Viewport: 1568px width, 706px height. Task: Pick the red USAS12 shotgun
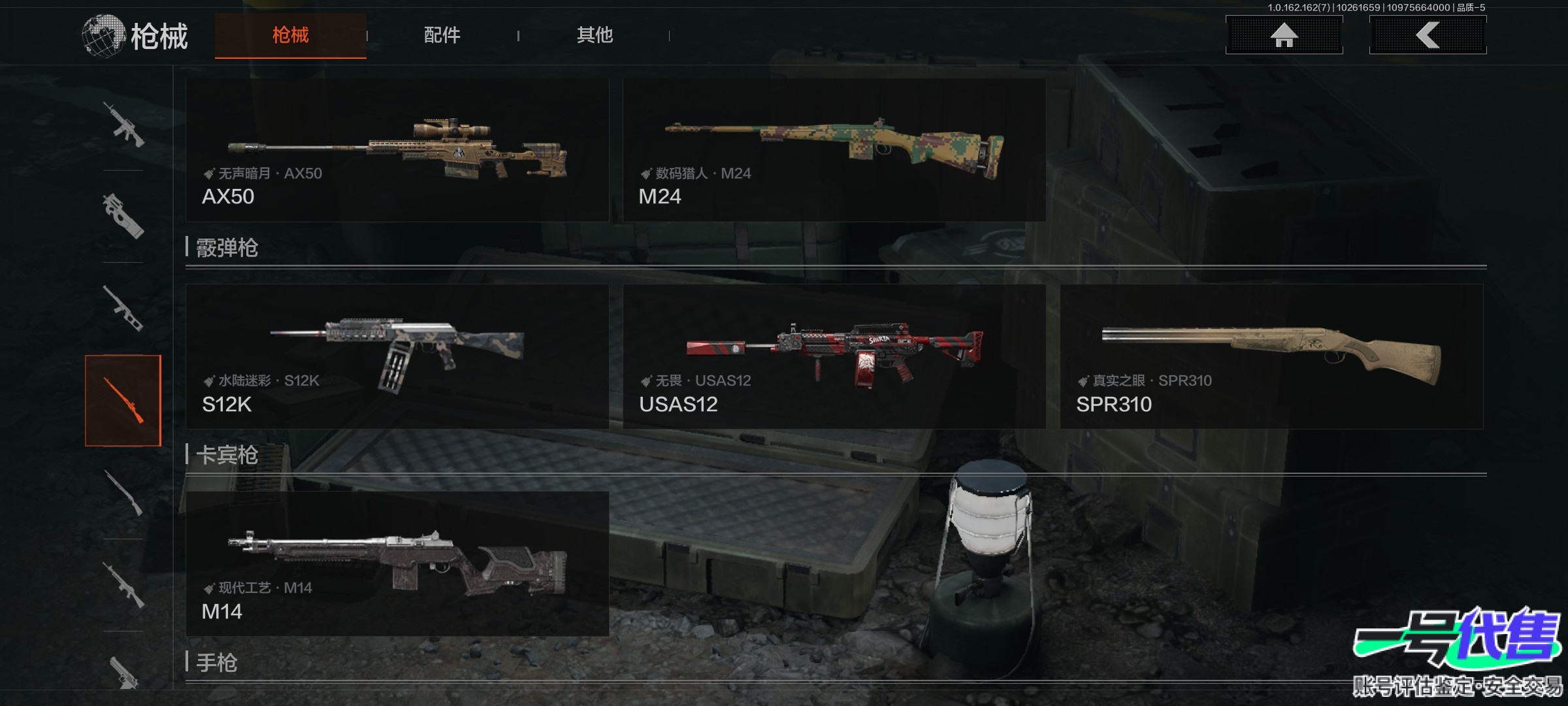pos(834,357)
